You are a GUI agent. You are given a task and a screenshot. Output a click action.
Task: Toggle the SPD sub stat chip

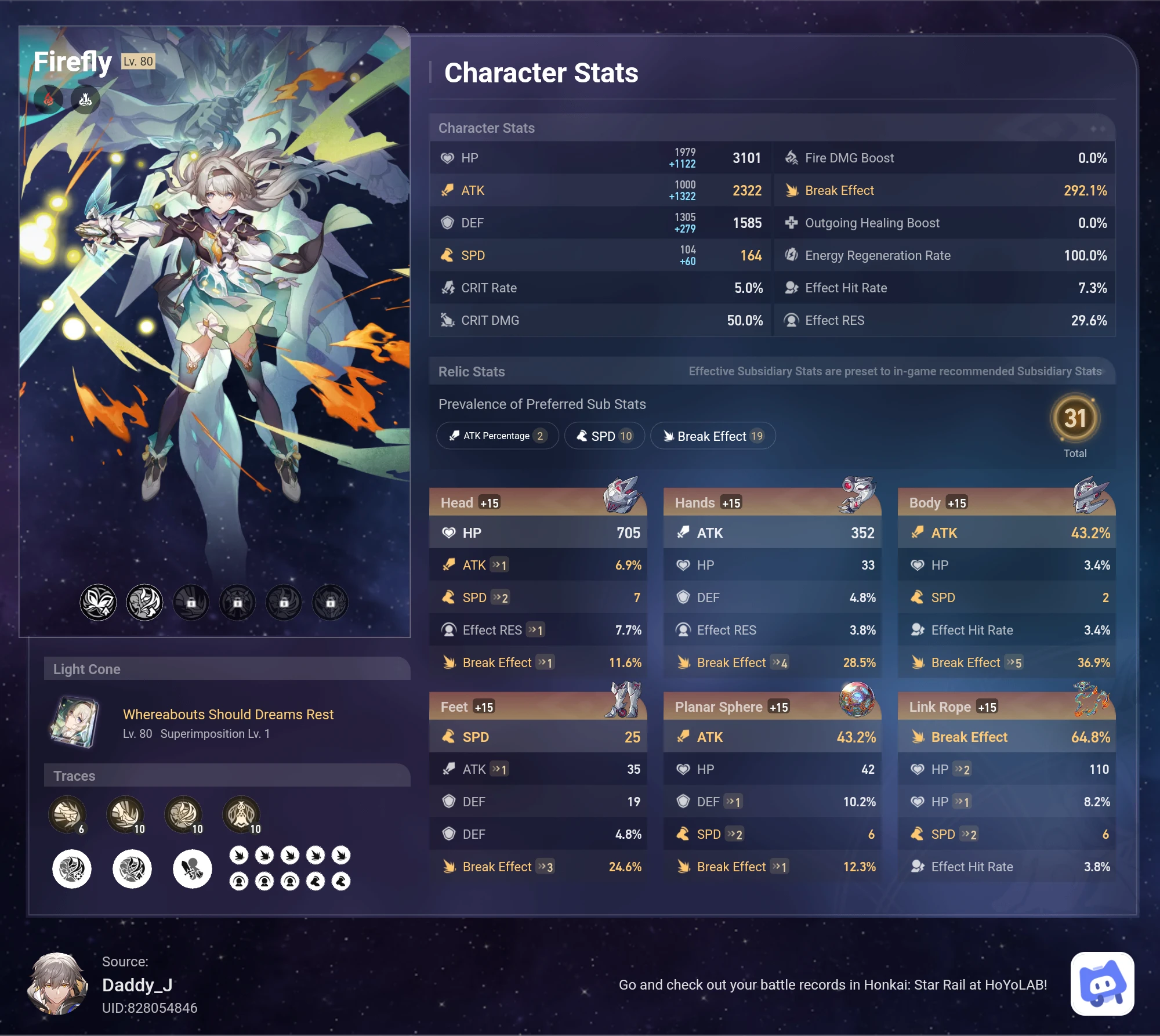604,436
